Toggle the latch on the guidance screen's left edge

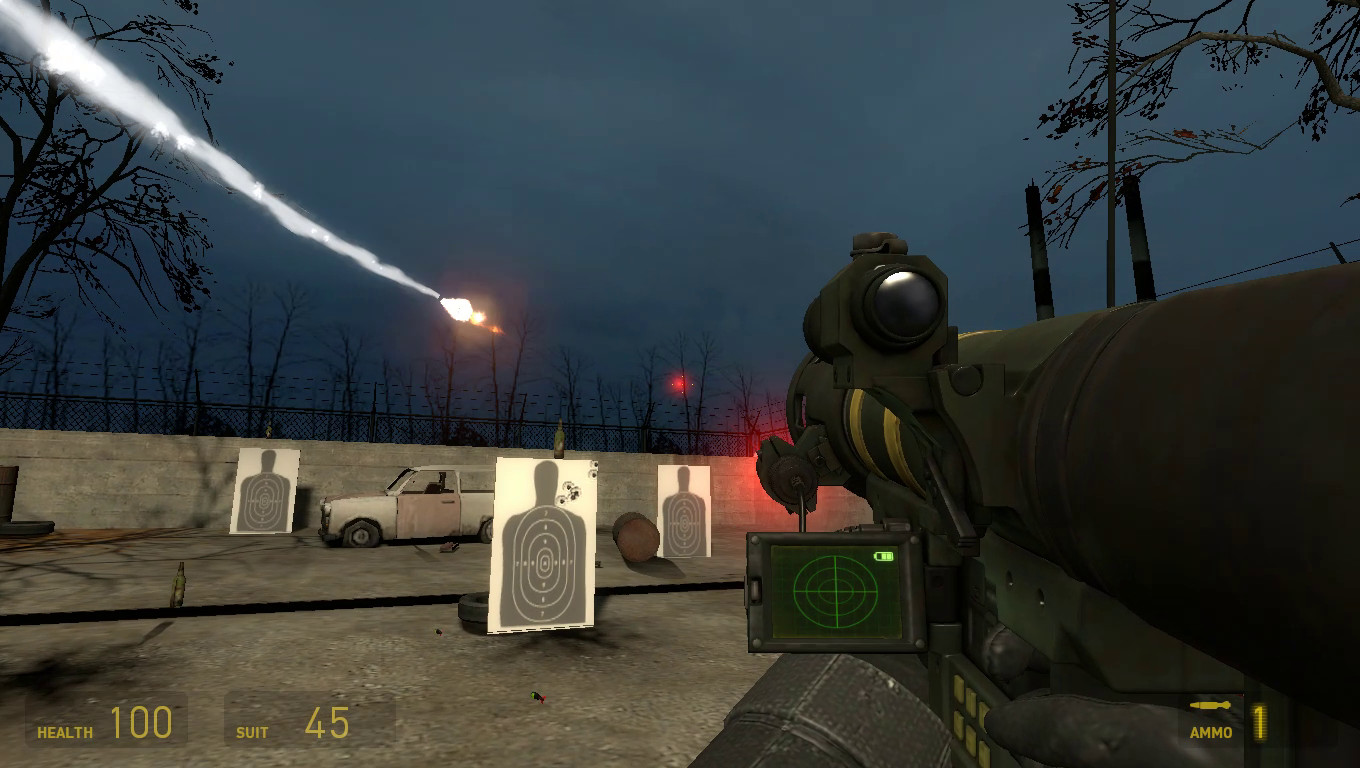(756, 590)
